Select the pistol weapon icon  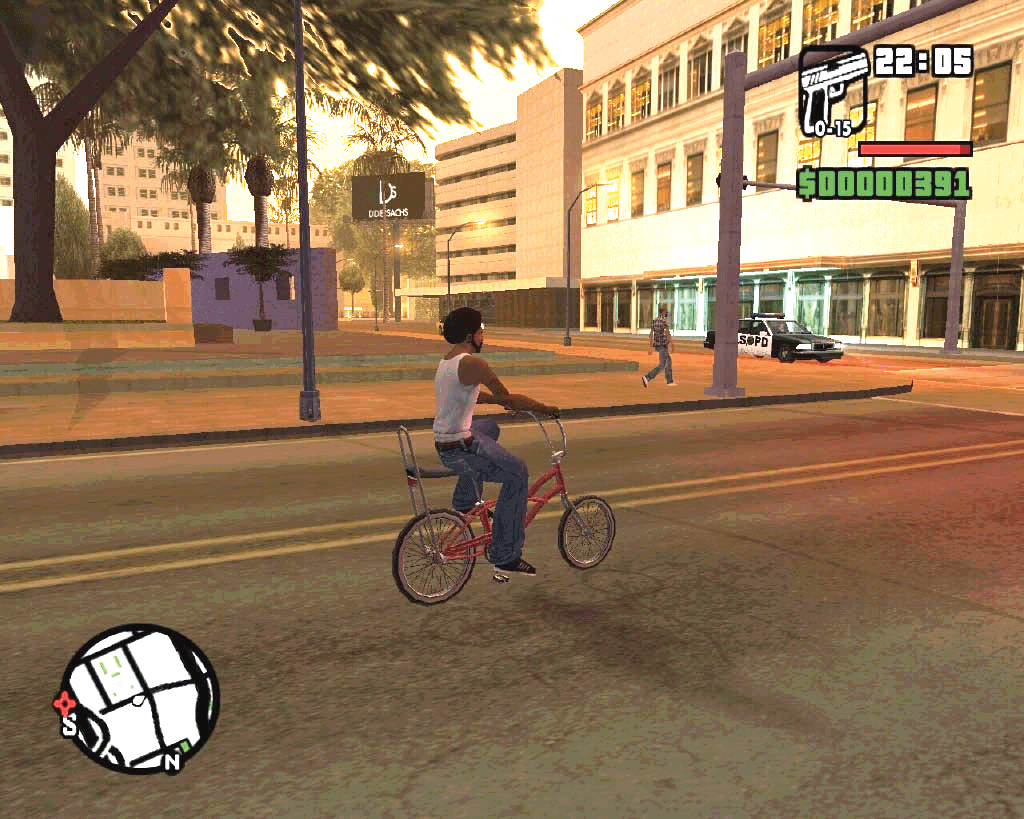(833, 91)
